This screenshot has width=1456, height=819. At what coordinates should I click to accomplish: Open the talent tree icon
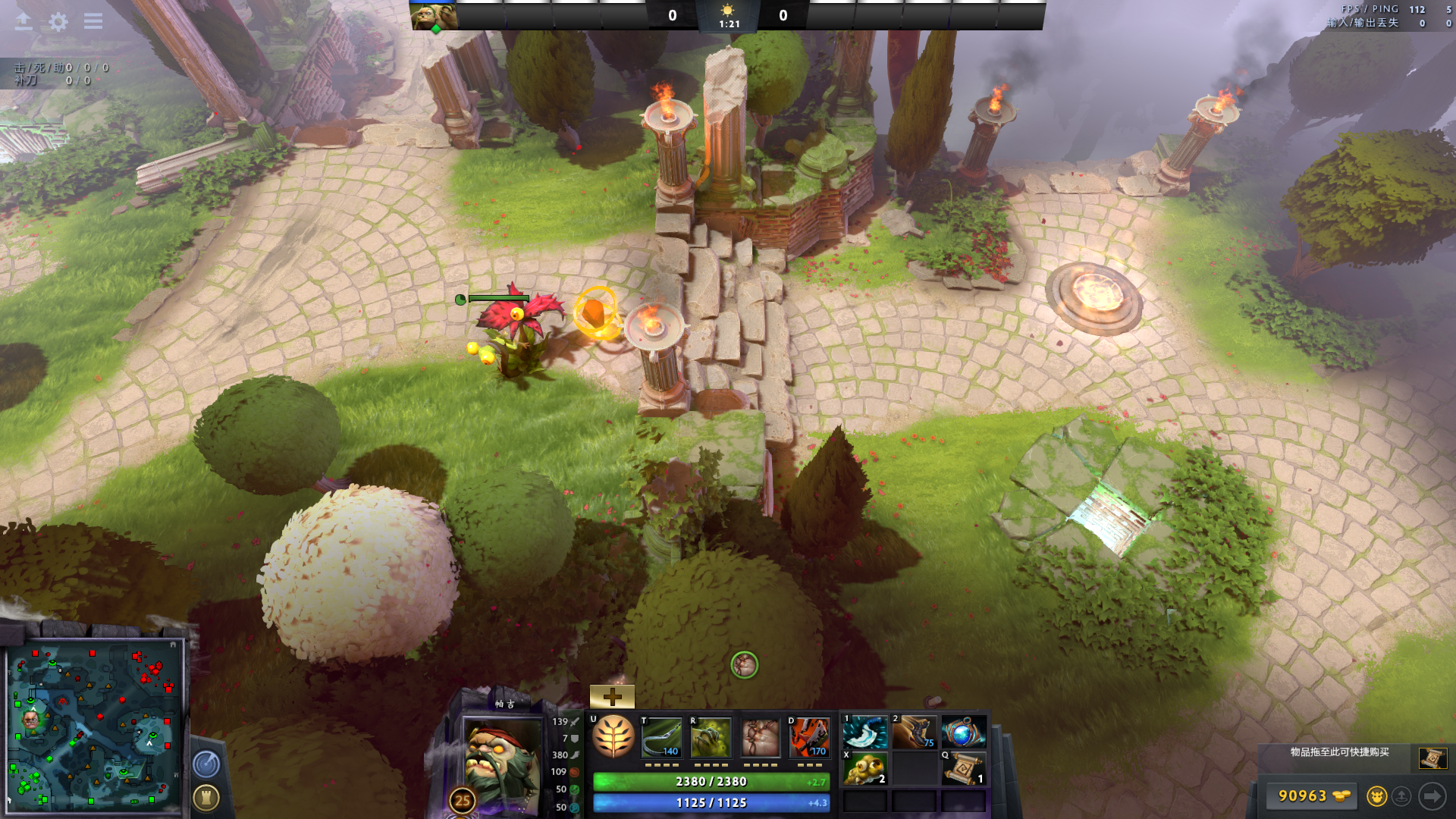pyautogui.click(x=613, y=737)
